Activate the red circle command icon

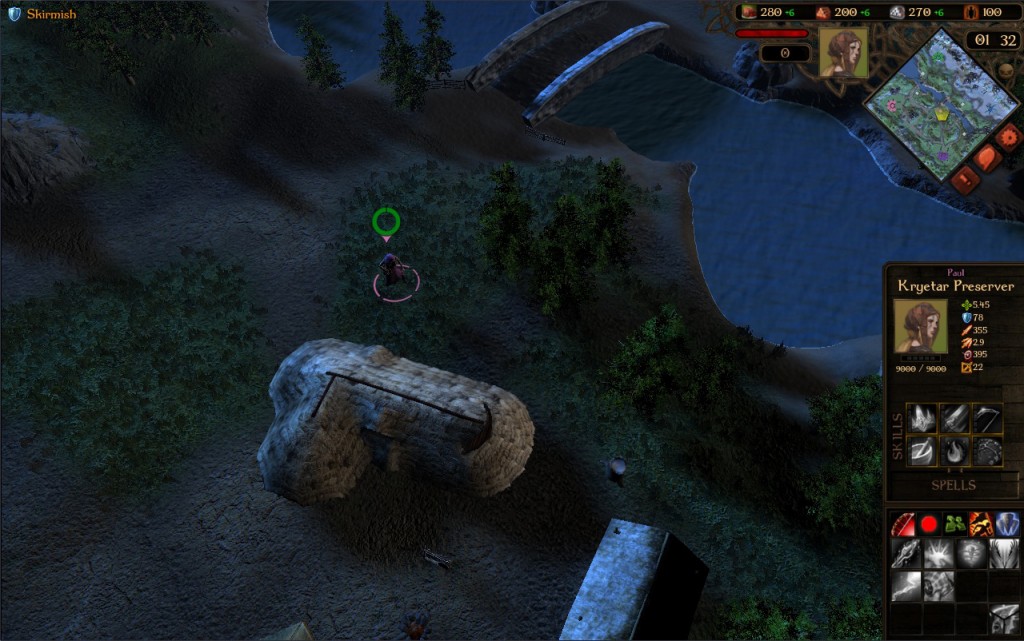tap(929, 523)
